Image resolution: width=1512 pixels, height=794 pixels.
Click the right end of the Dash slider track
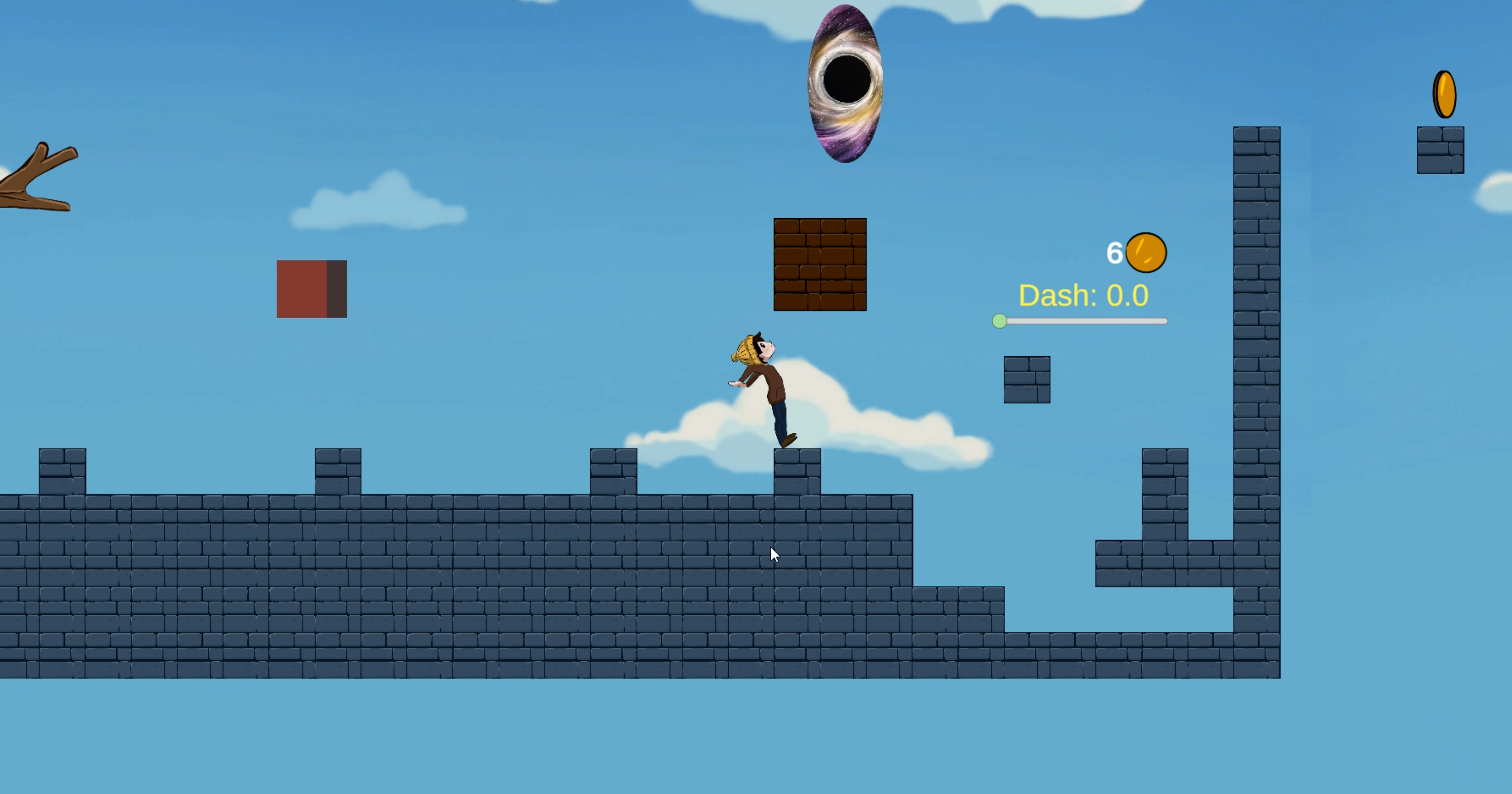[1164, 321]
